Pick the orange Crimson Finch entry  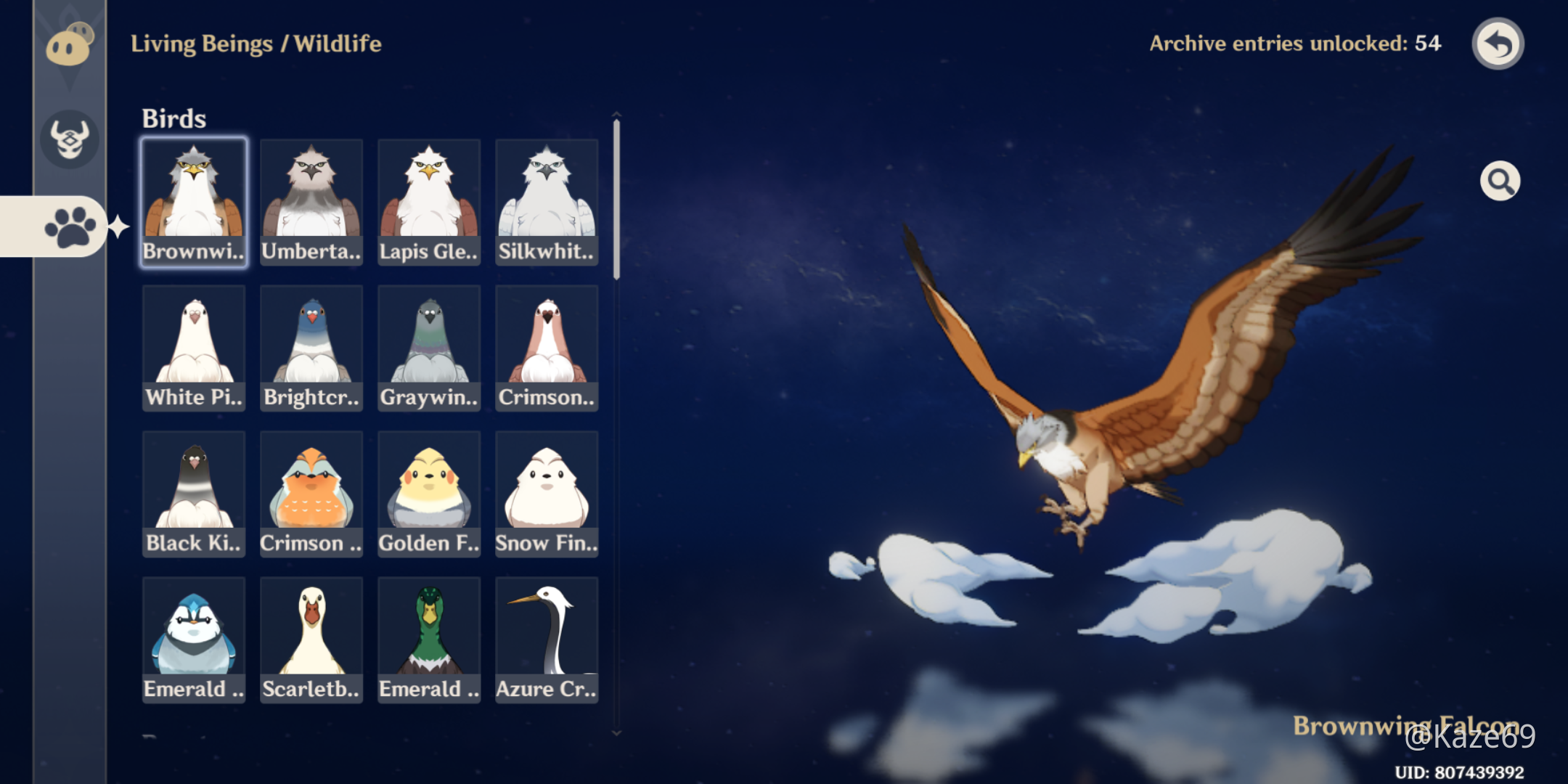click(x=311, y=494)
